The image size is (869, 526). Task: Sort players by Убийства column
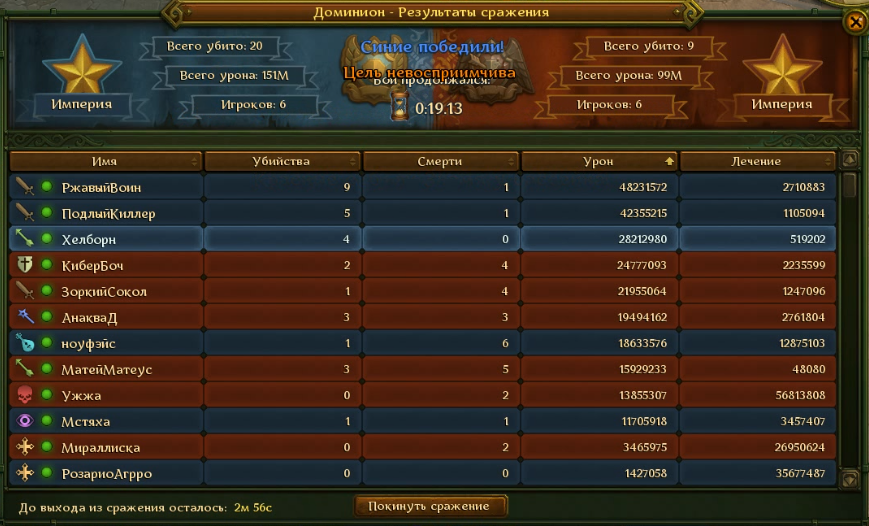click(x=281, y=161)
